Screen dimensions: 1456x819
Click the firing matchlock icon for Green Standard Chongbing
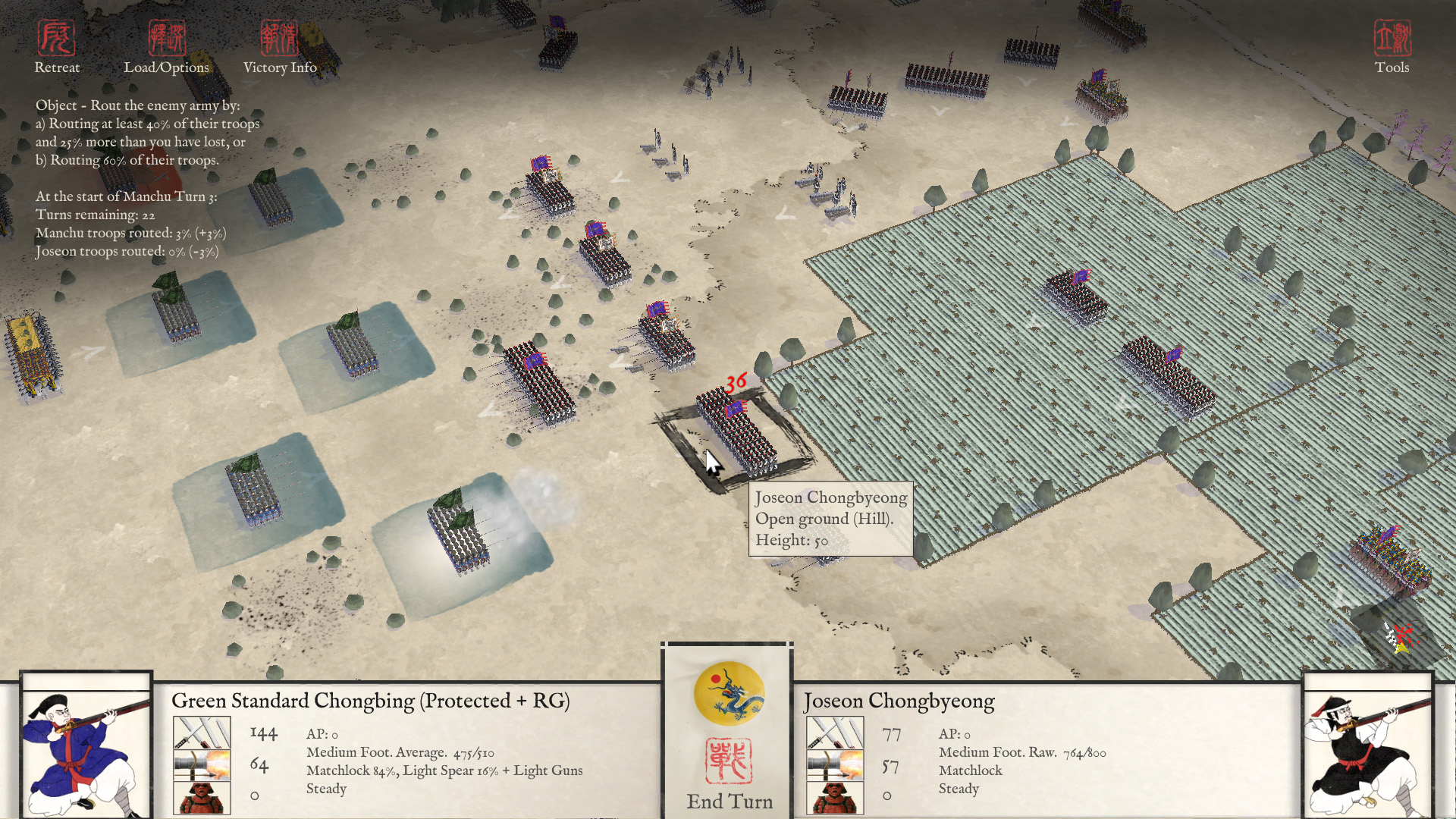[x=203, y=764]
